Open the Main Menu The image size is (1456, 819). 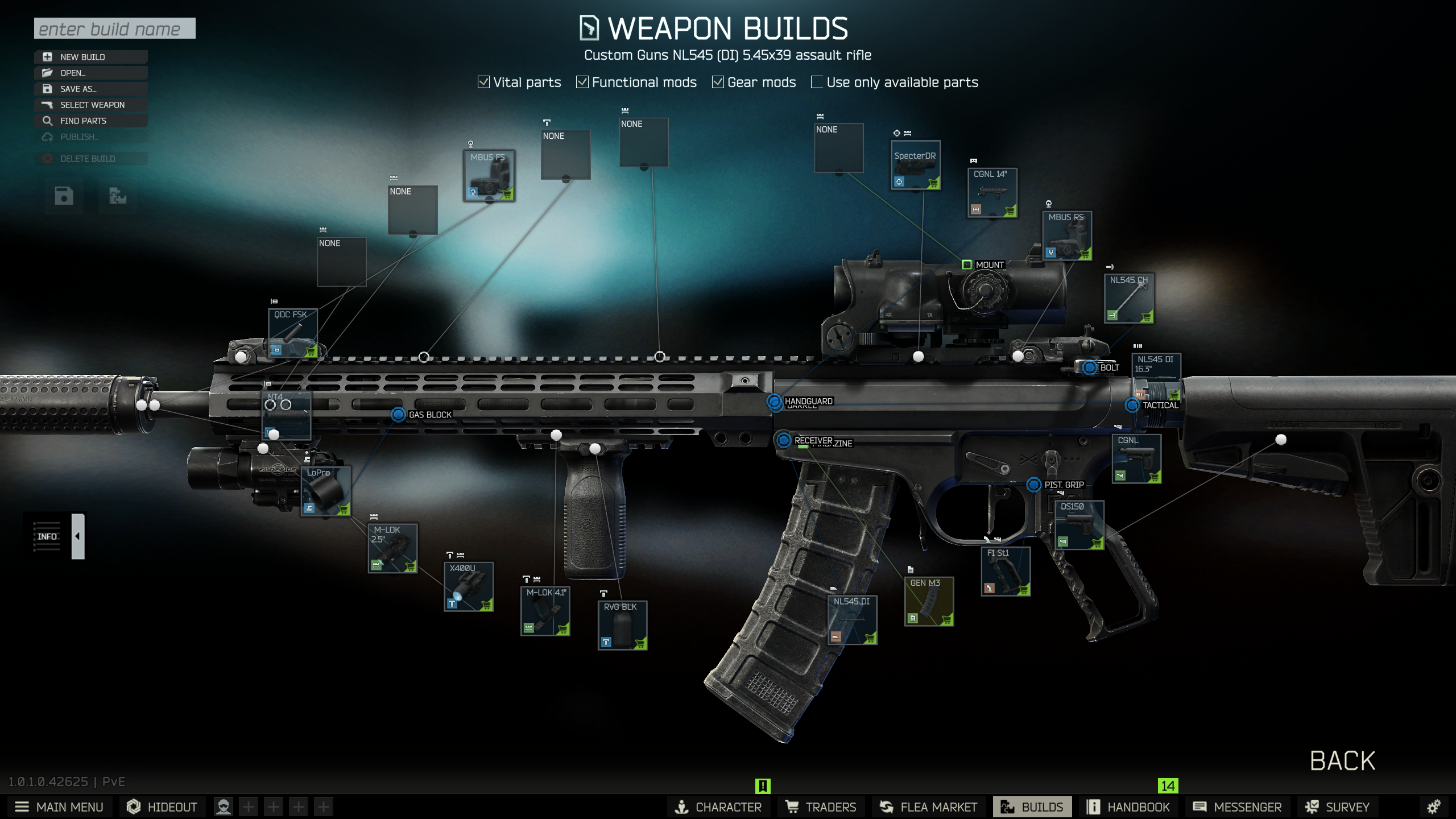59,807
